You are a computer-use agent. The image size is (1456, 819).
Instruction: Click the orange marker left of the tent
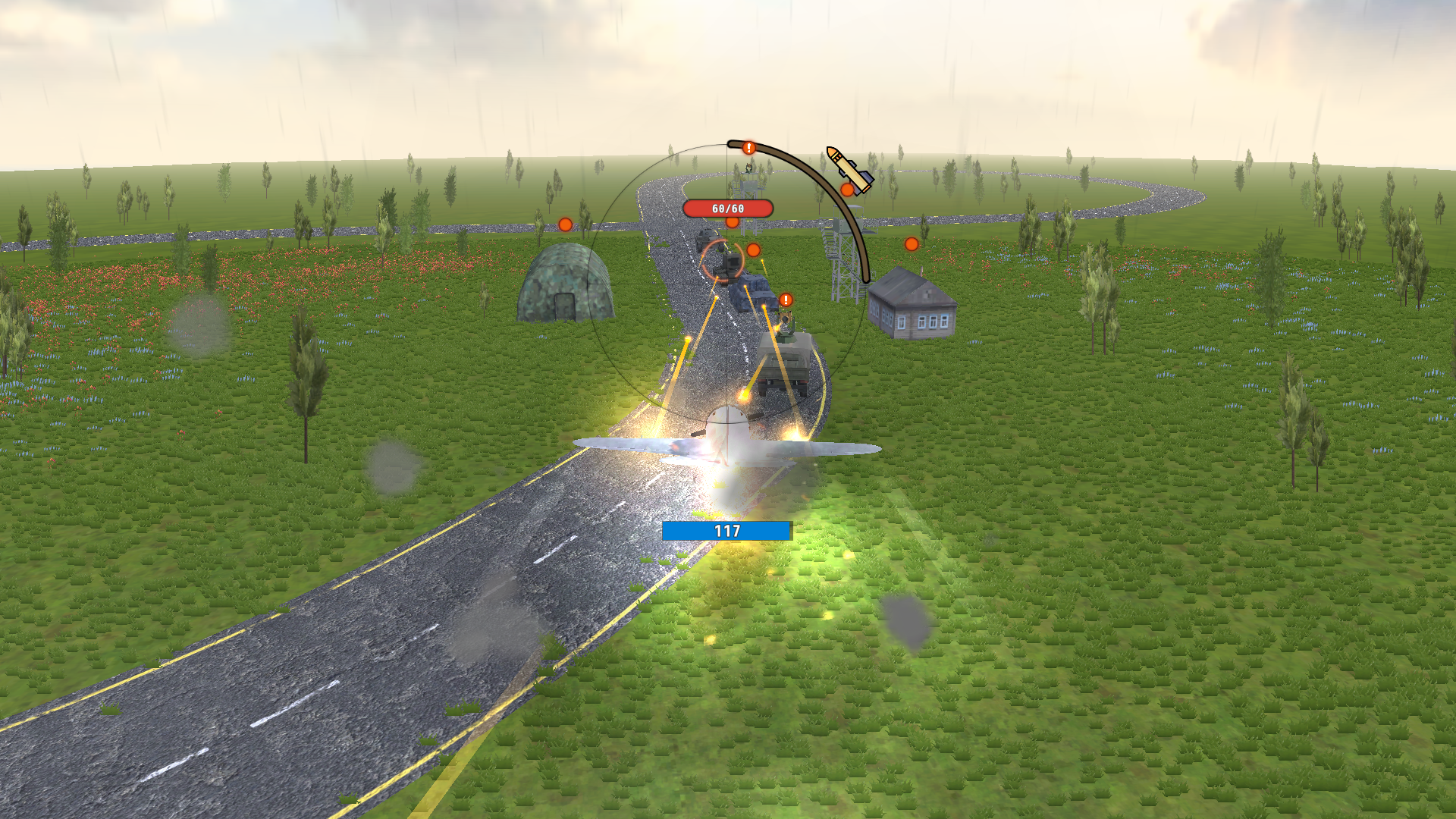point(563,224)
